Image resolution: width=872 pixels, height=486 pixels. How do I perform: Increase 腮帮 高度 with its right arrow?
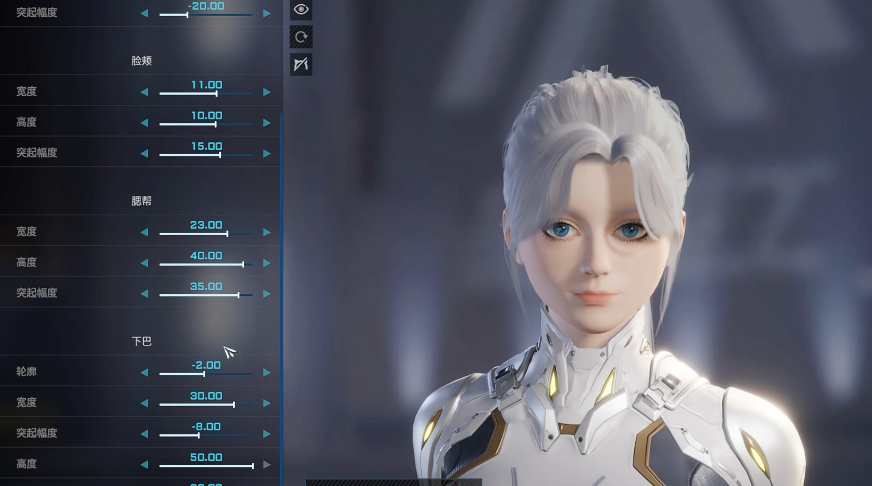[x=267, y=263]
